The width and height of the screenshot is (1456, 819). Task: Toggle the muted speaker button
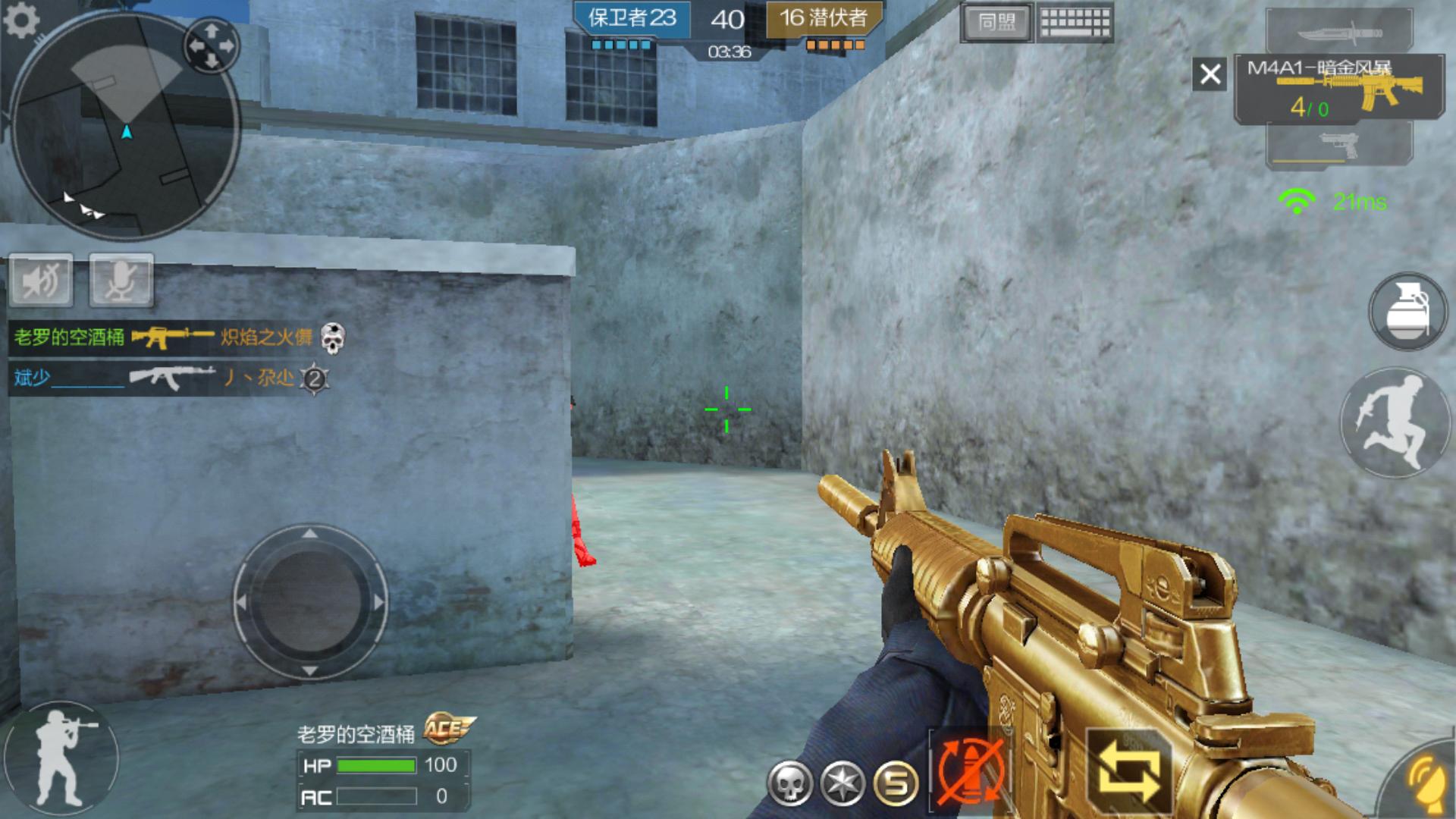[42, 281]
